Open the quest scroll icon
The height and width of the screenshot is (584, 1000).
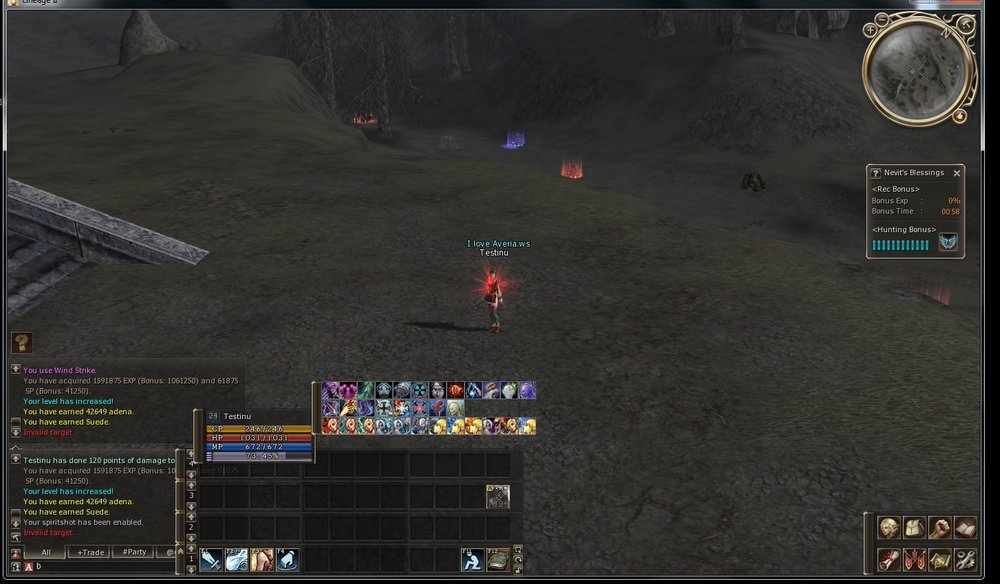888,559
